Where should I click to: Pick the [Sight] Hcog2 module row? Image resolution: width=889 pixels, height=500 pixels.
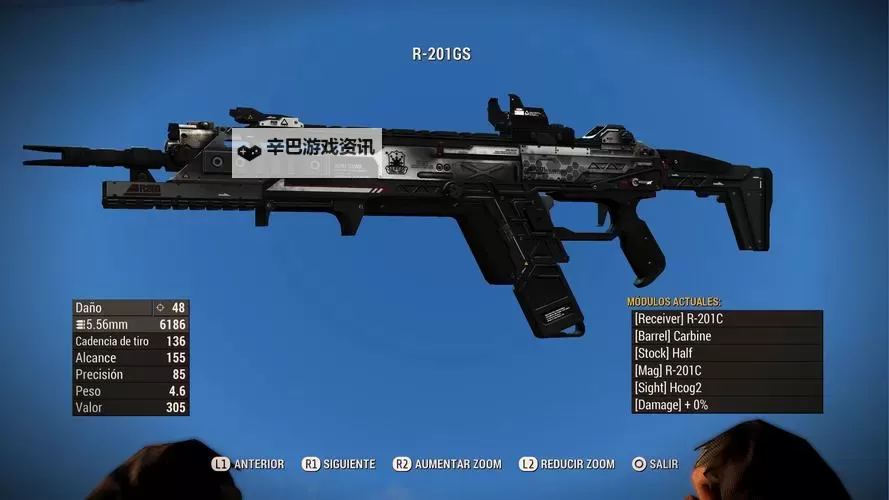727,388
